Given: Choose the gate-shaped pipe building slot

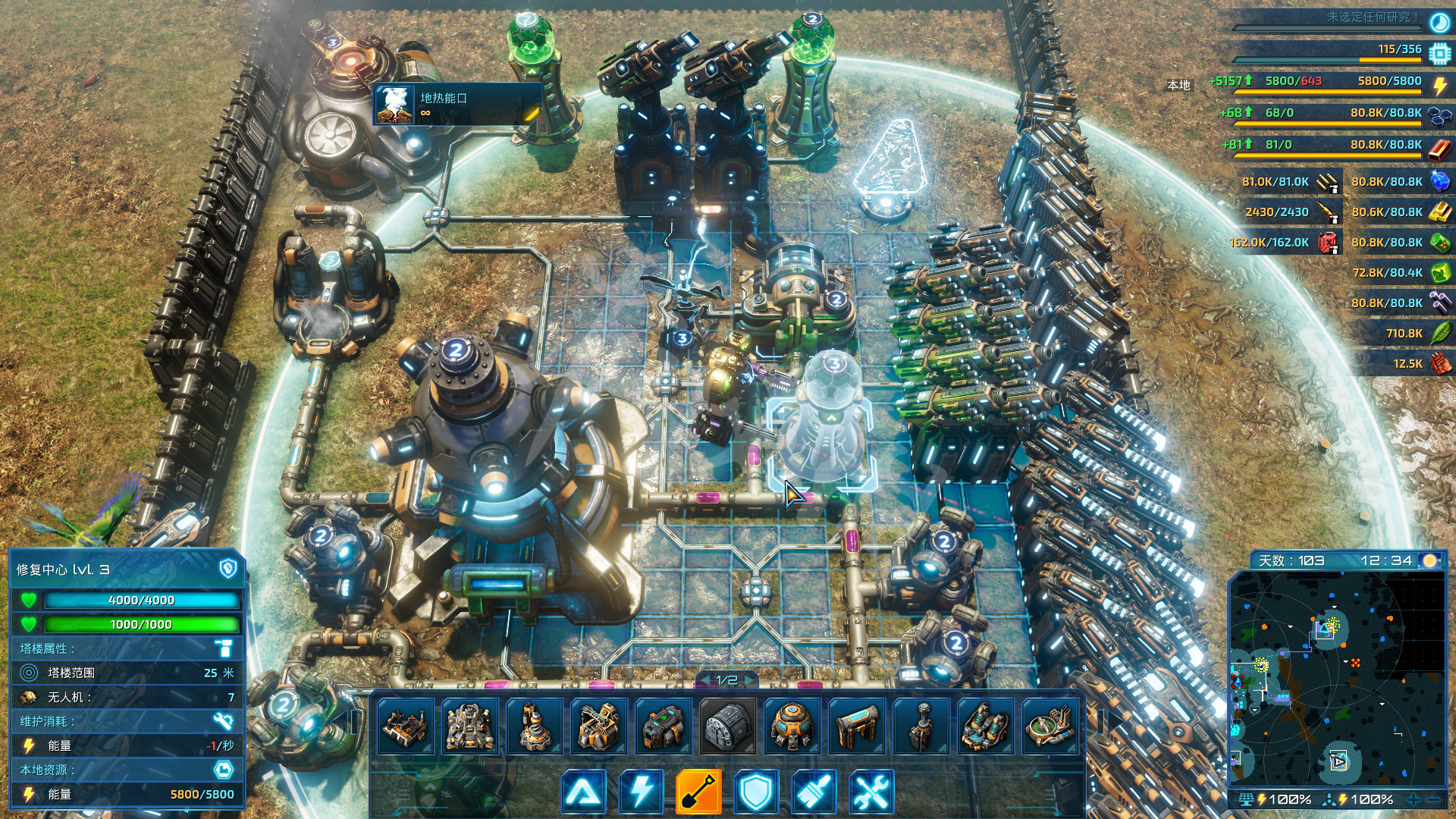Looking at the screenshot, I should pos(857,726).
